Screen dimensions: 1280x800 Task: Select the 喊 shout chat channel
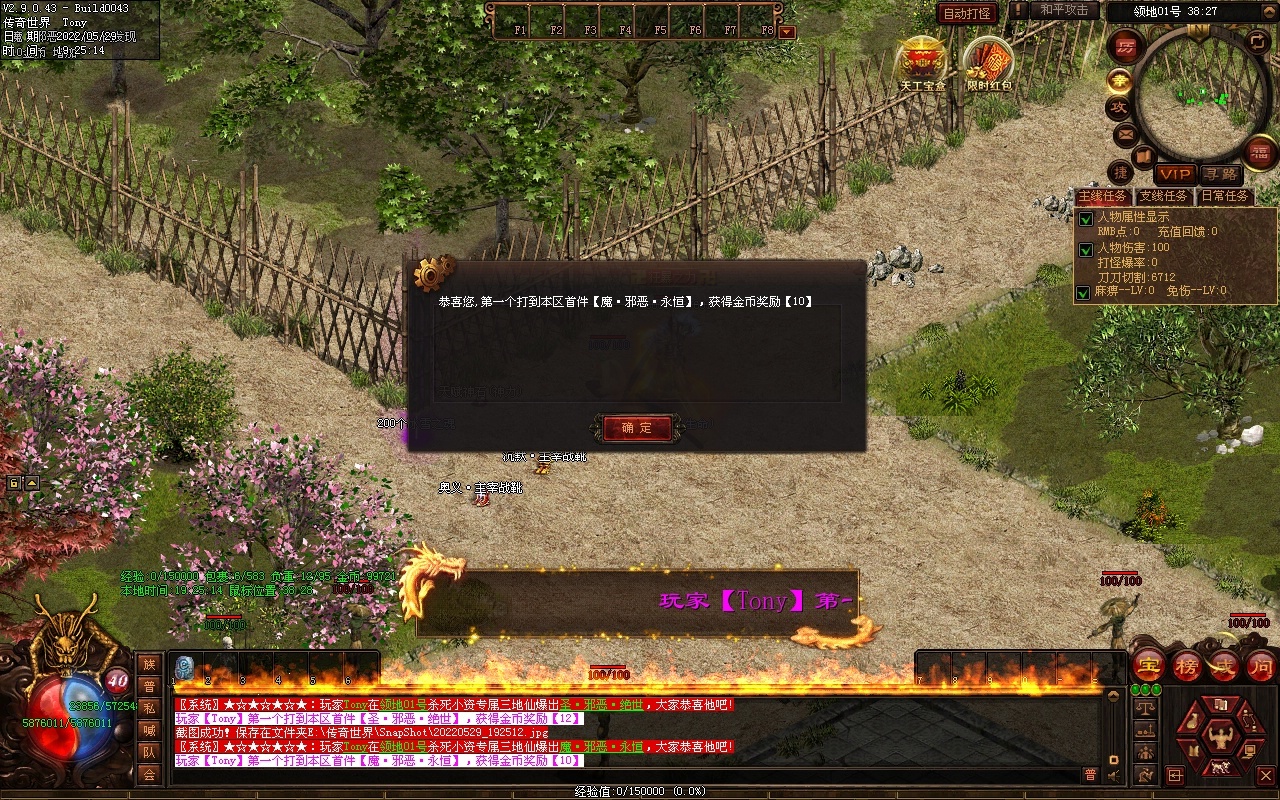point(149,730)
